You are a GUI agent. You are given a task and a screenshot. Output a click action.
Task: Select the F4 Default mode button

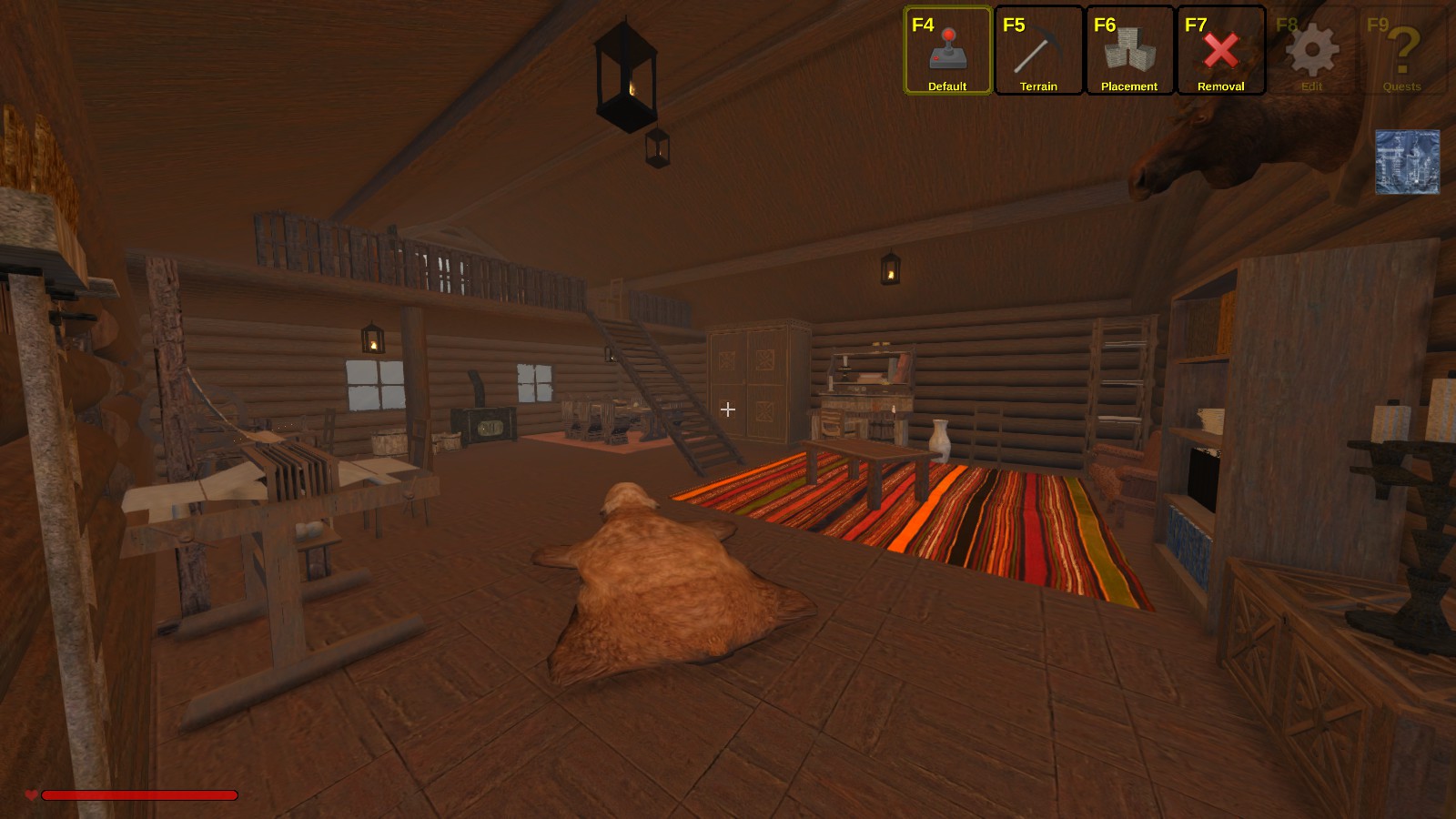pyautogui.click(x=947, y=51)
